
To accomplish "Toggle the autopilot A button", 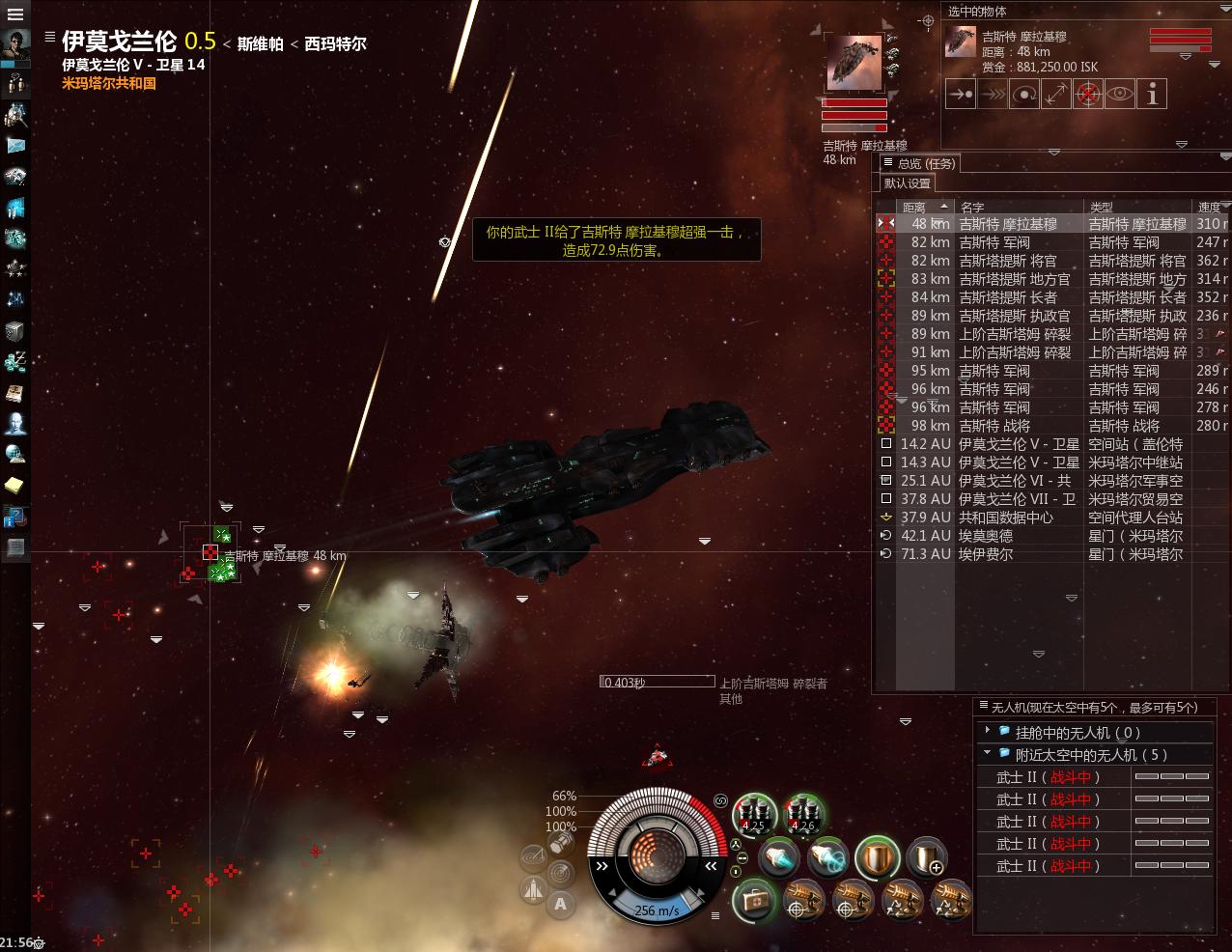I will coord(560,904).
